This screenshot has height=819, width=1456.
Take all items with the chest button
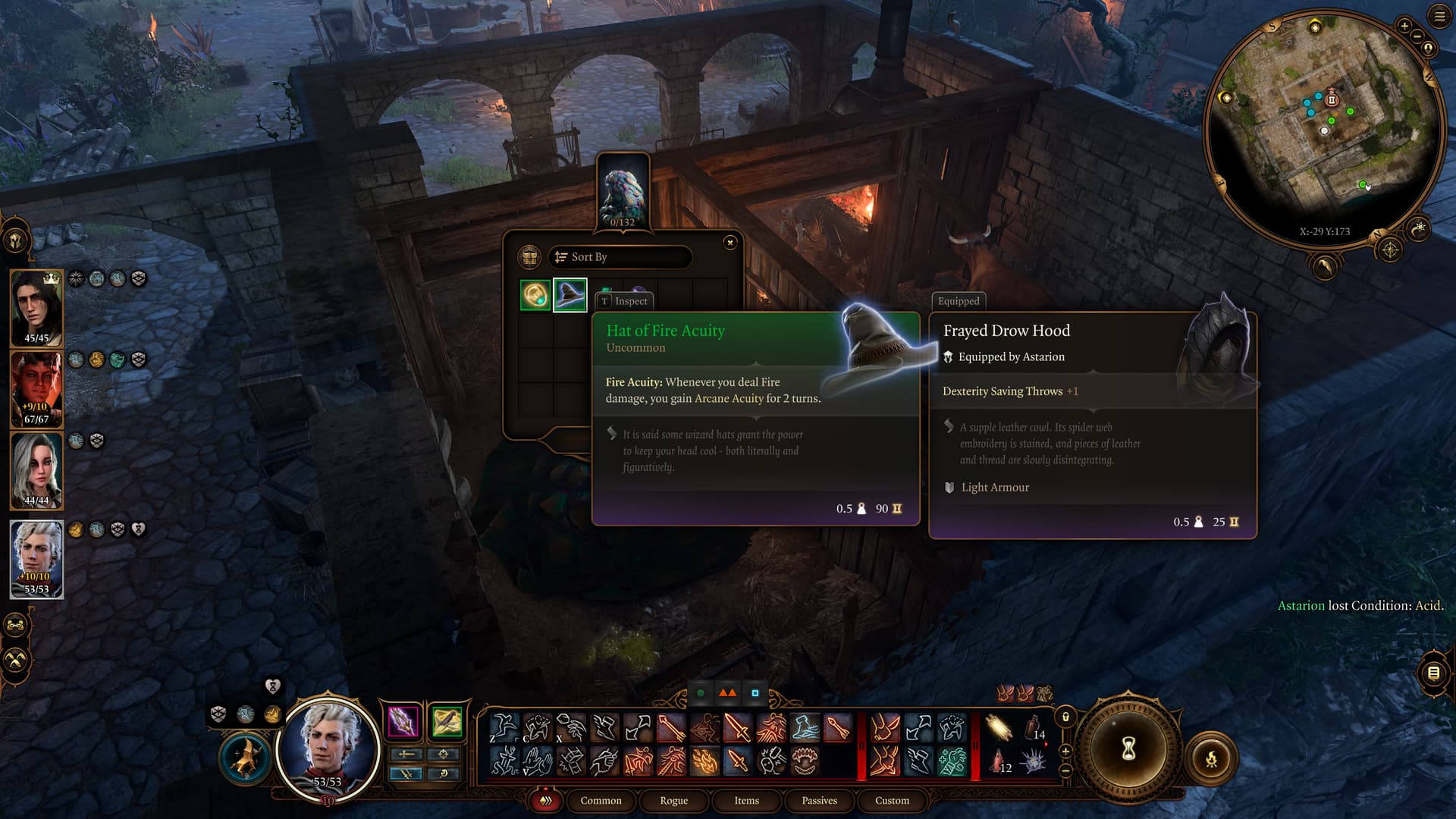pyautogui.click(x=529, y=257)
